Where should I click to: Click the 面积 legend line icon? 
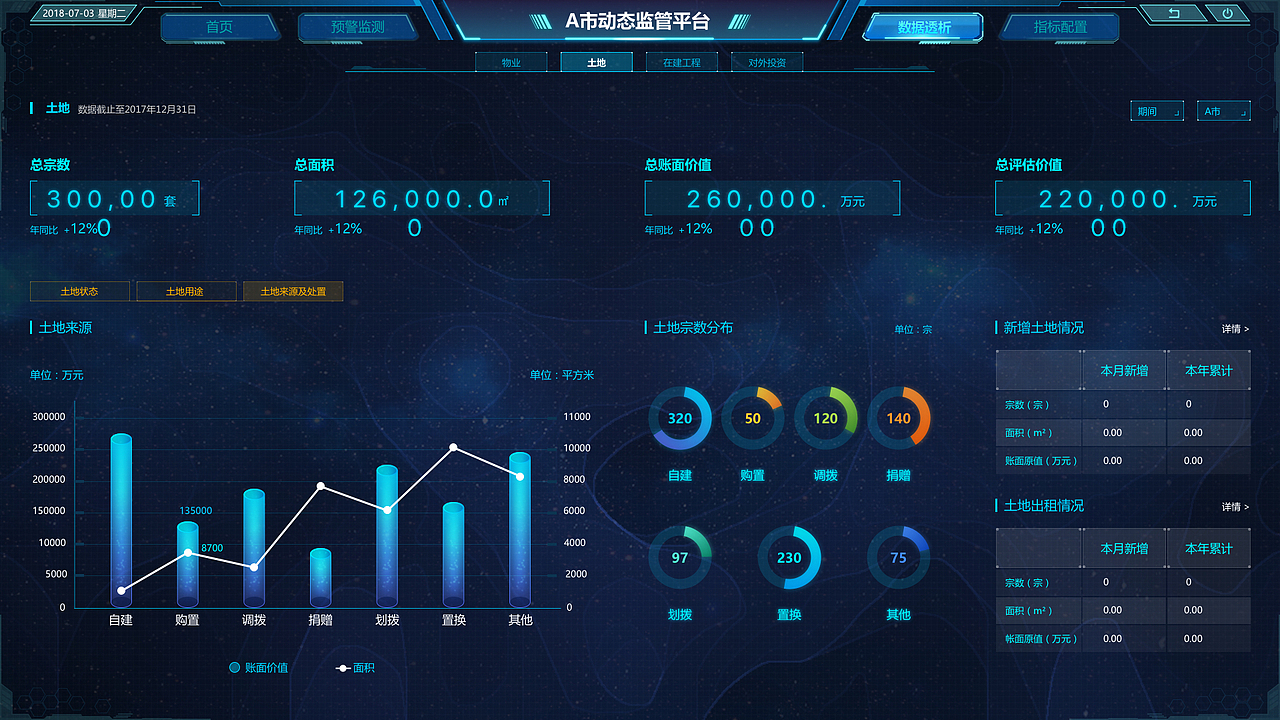345,667
